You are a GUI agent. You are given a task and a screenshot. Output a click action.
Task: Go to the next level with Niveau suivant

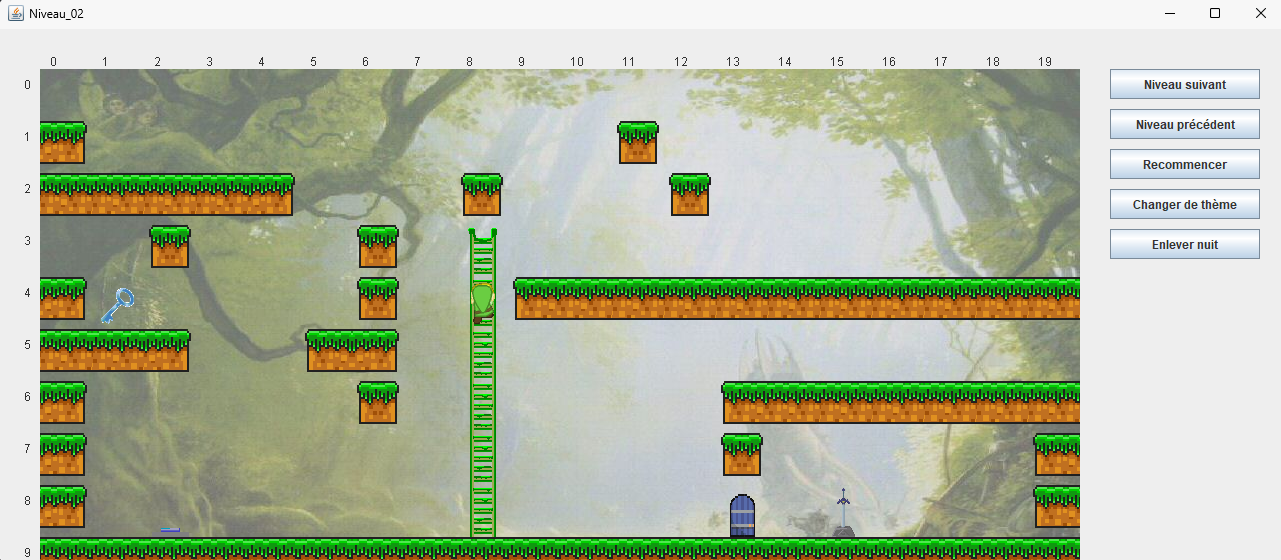coord(1184,85)
